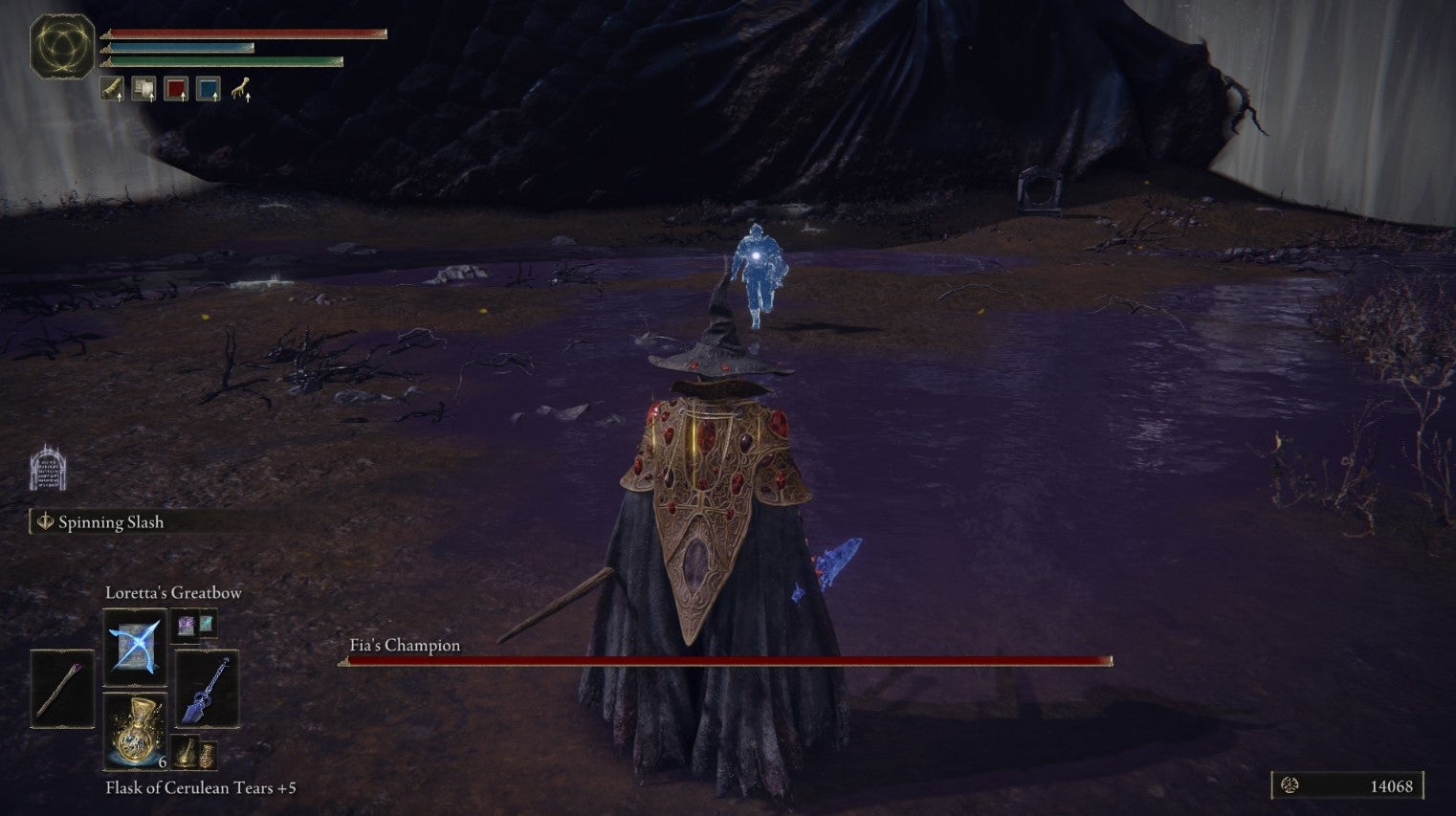Image resolution: width=1456 pixels, height=816 pixels.
Task: Click the Loretta's Greatbow spell name text
Action: (x=174, y=592)
